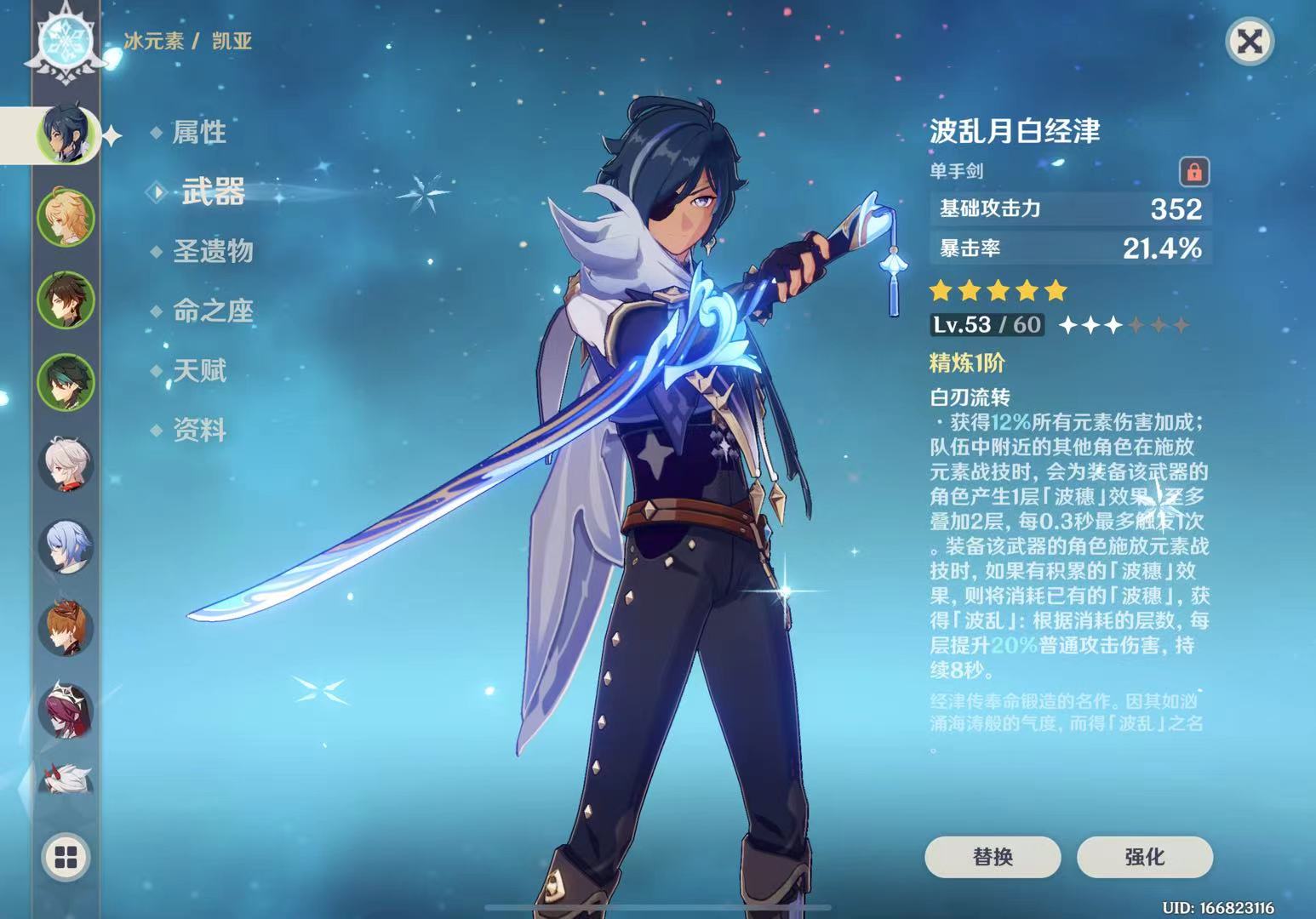This screenshot has width=1316, height=919.
Task: Select Kaeya's portrait in the character list
Action: point(66,134)
